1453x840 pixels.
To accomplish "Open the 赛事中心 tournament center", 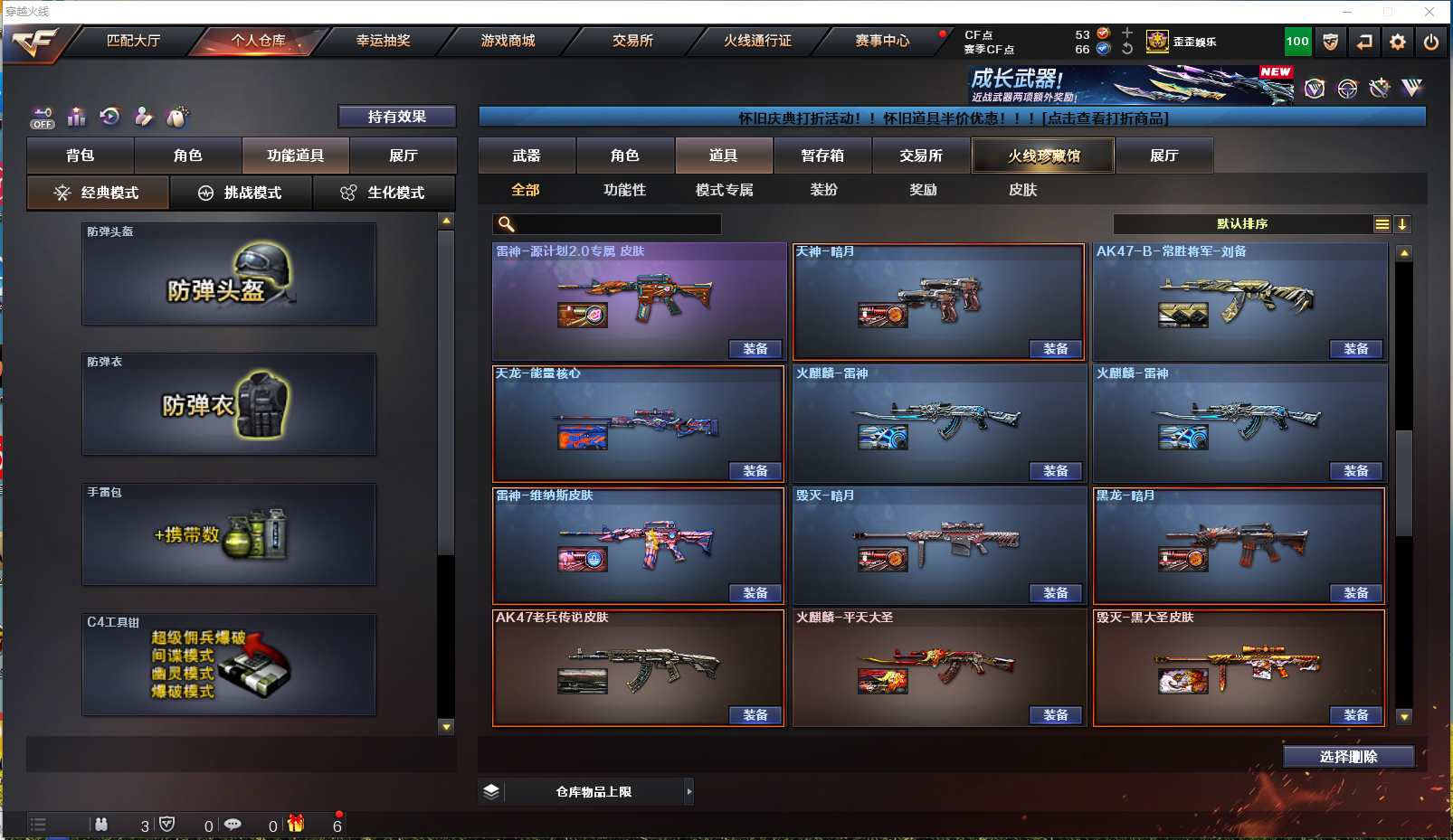I will click(x=882, y=41).
